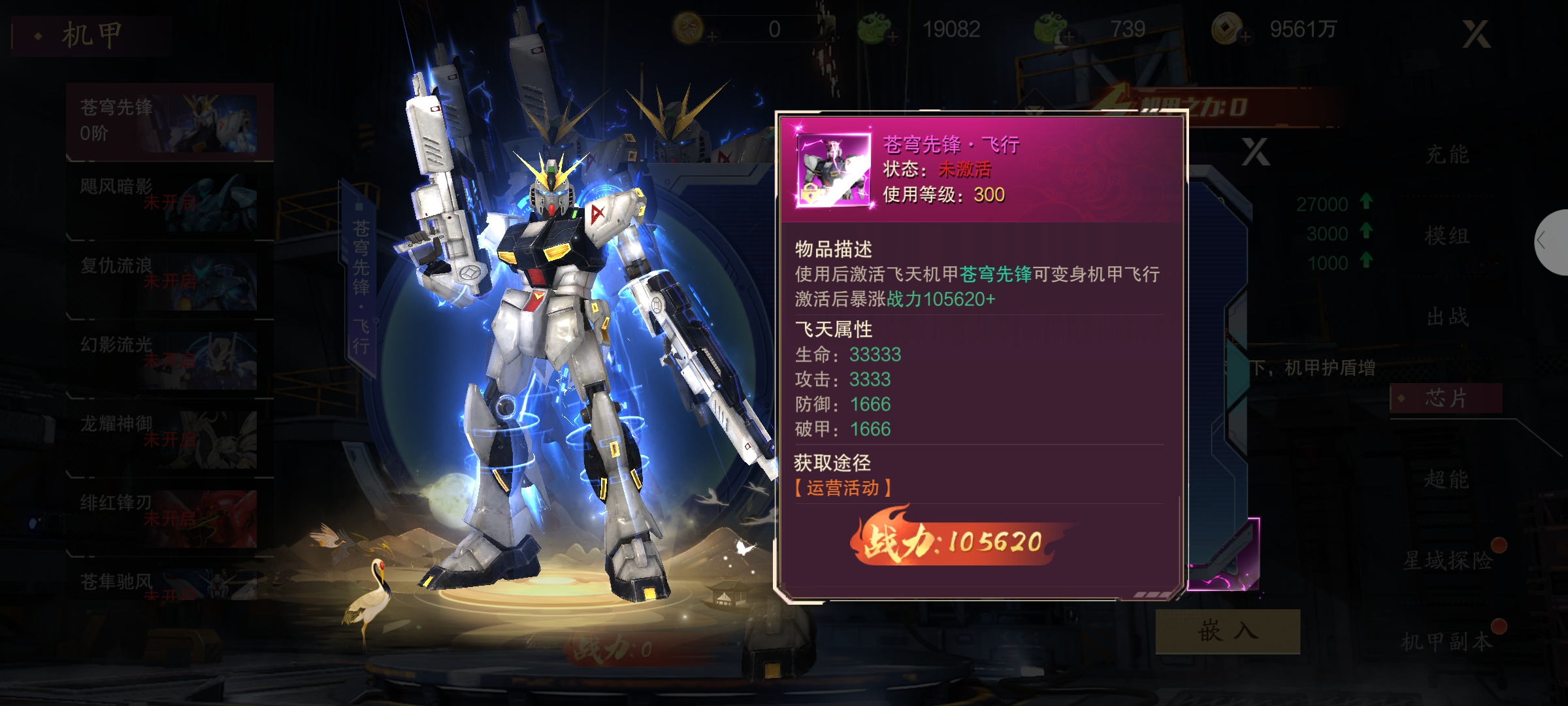The width and height of the screenshot is (1568, 706).
Task: Select the 苍穹先锋 mecha entry
Action: (x=169, y=122)
